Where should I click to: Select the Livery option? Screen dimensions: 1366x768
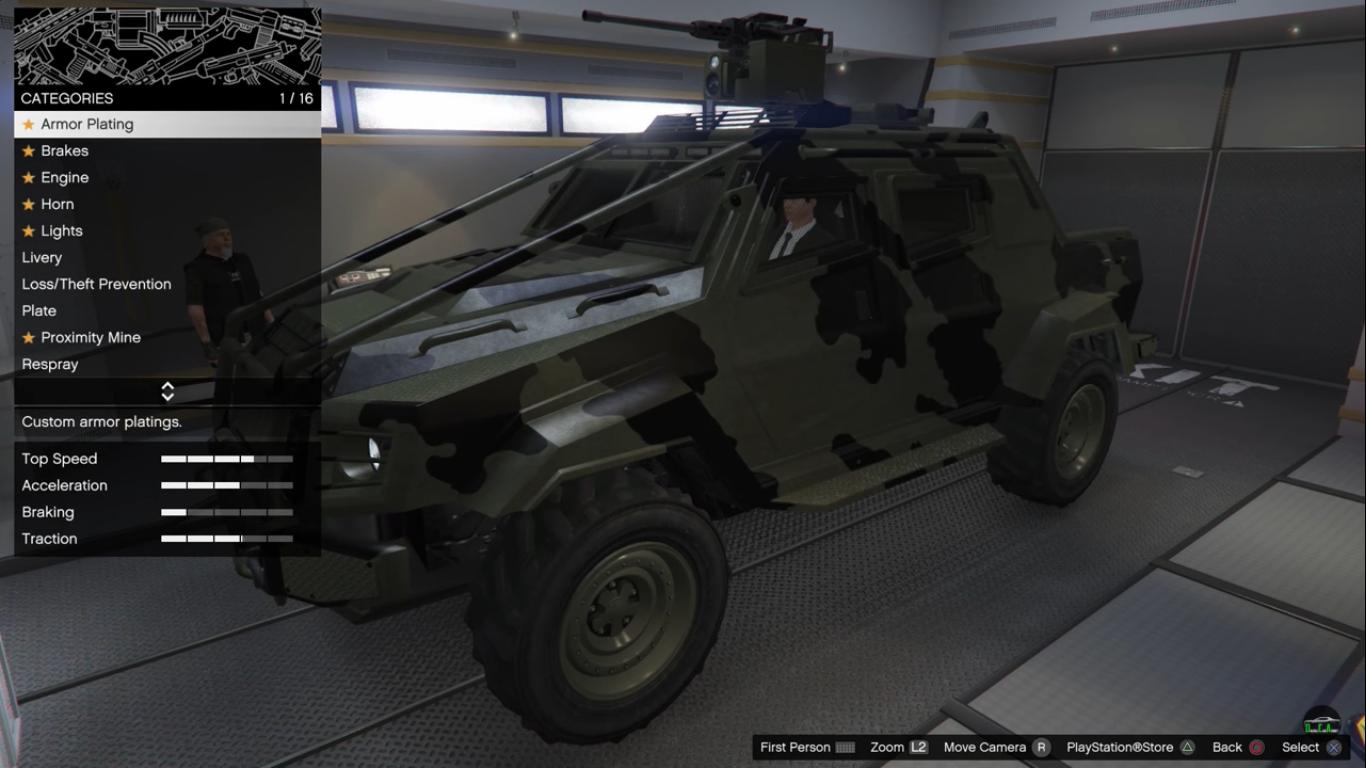pyautogui.click(x=41, y=257)
